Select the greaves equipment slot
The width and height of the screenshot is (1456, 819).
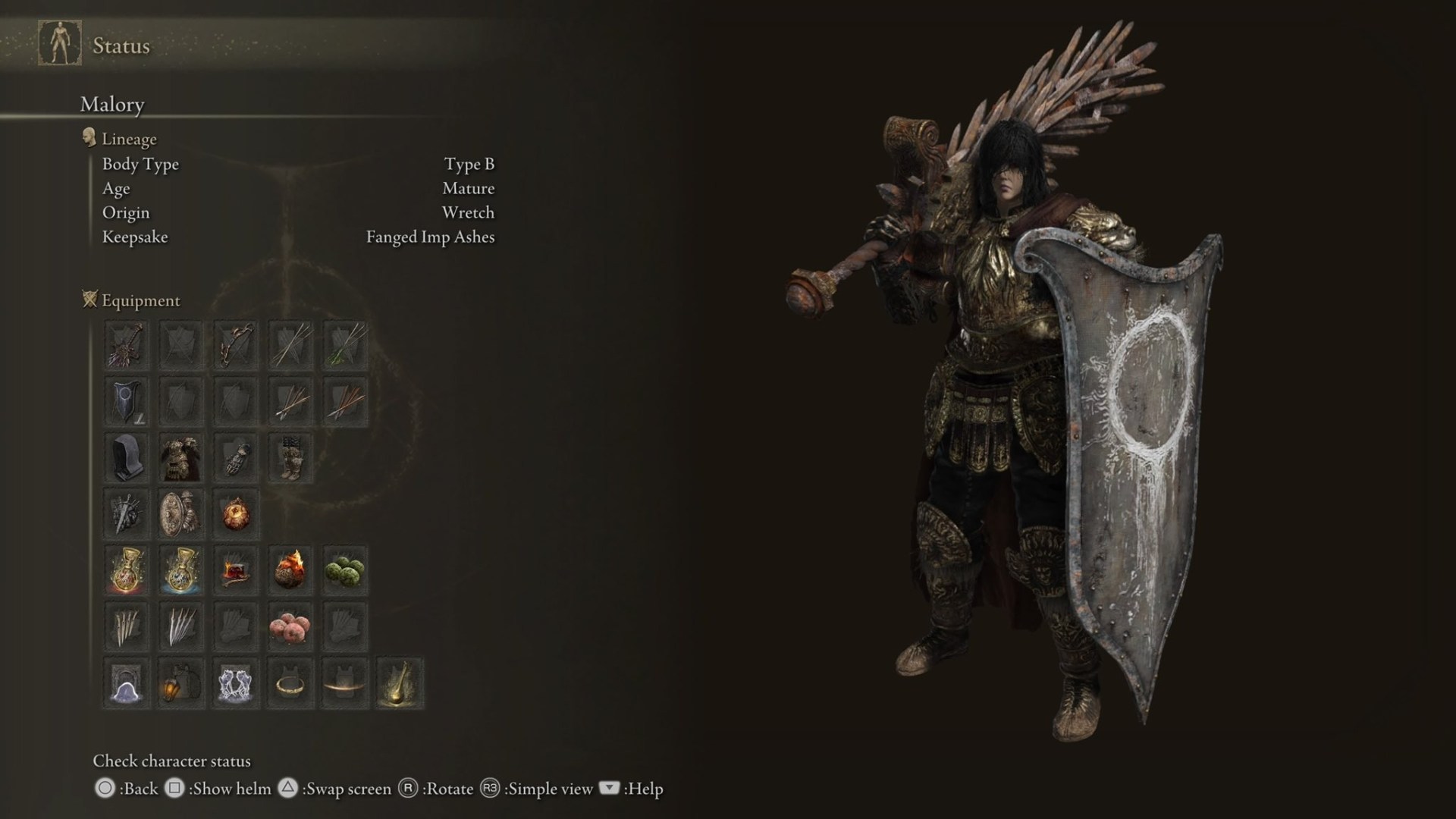(x=290, y=457)
